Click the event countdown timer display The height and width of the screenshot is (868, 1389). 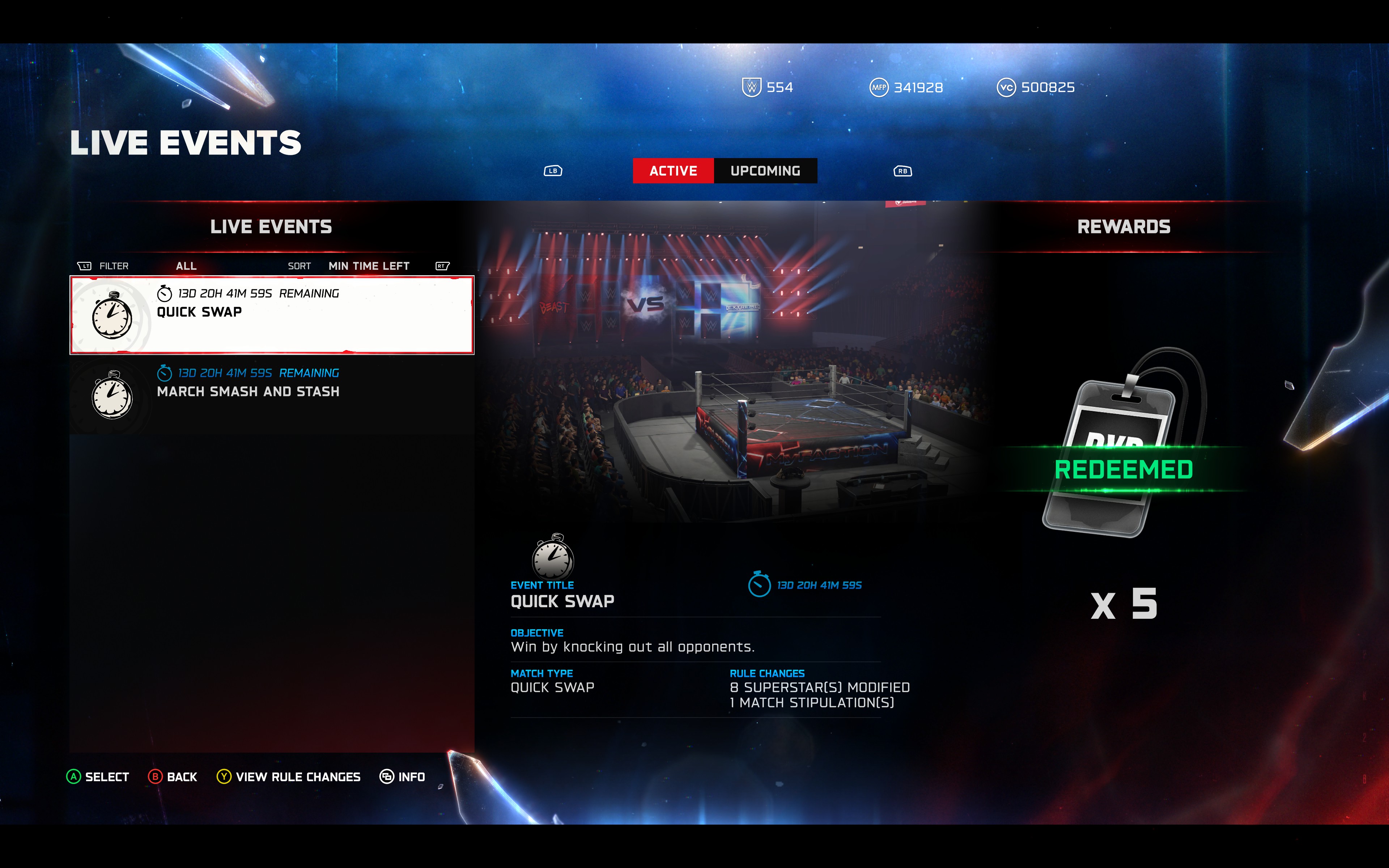coord(819,585)
